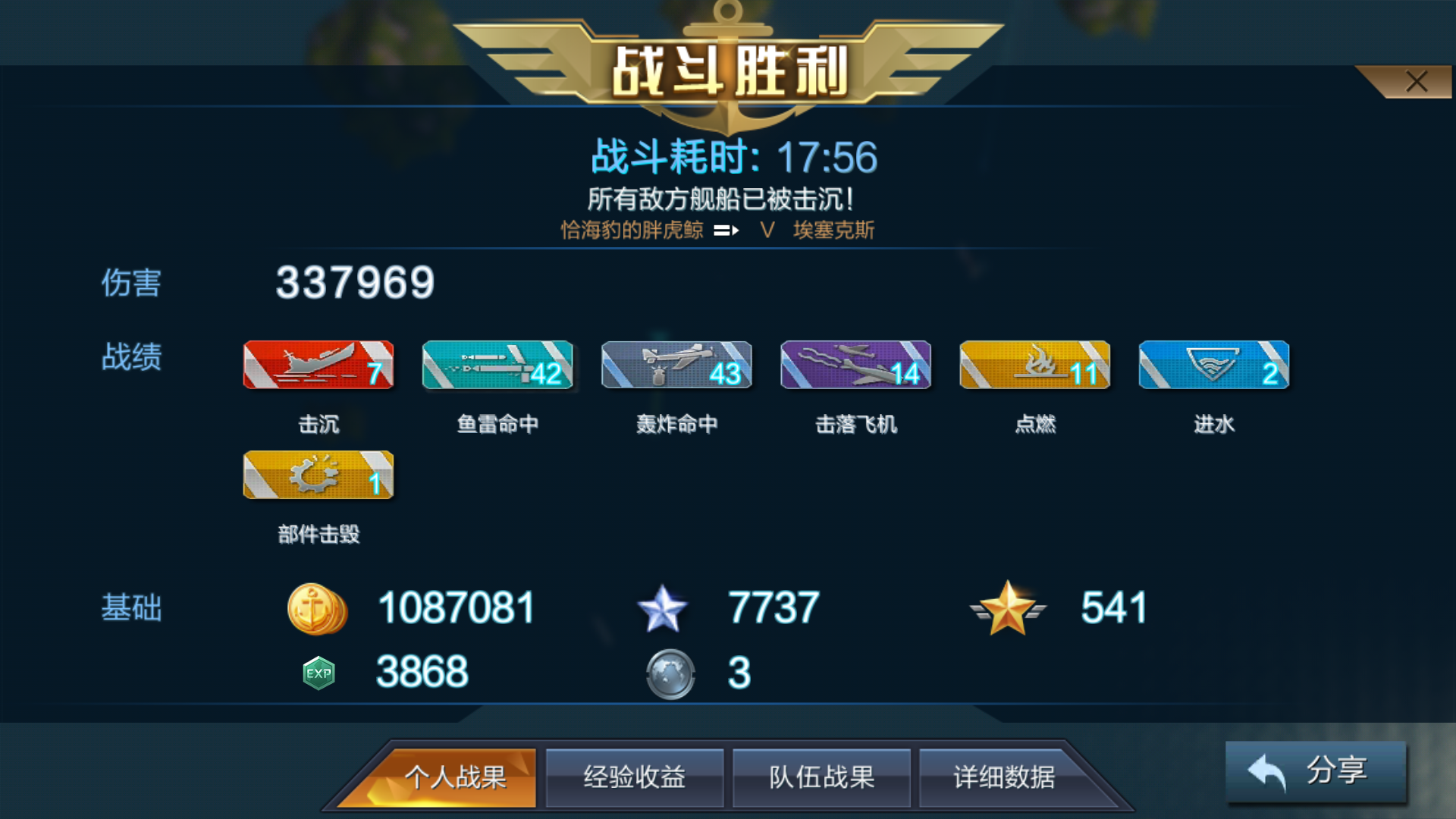Click the gold commander star icon

pos(1007,608)
